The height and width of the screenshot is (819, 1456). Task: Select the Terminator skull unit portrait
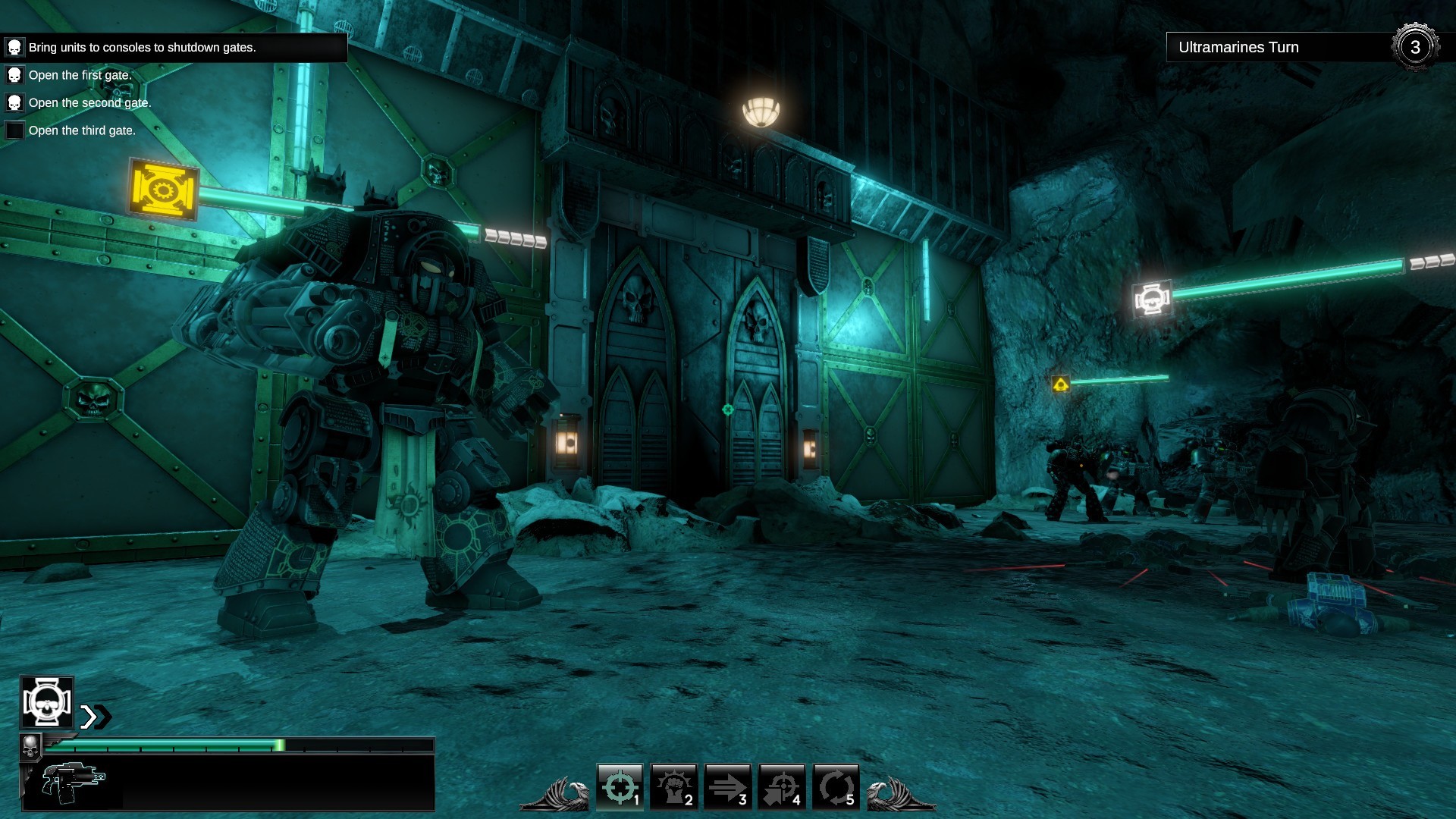coord(47,702)
